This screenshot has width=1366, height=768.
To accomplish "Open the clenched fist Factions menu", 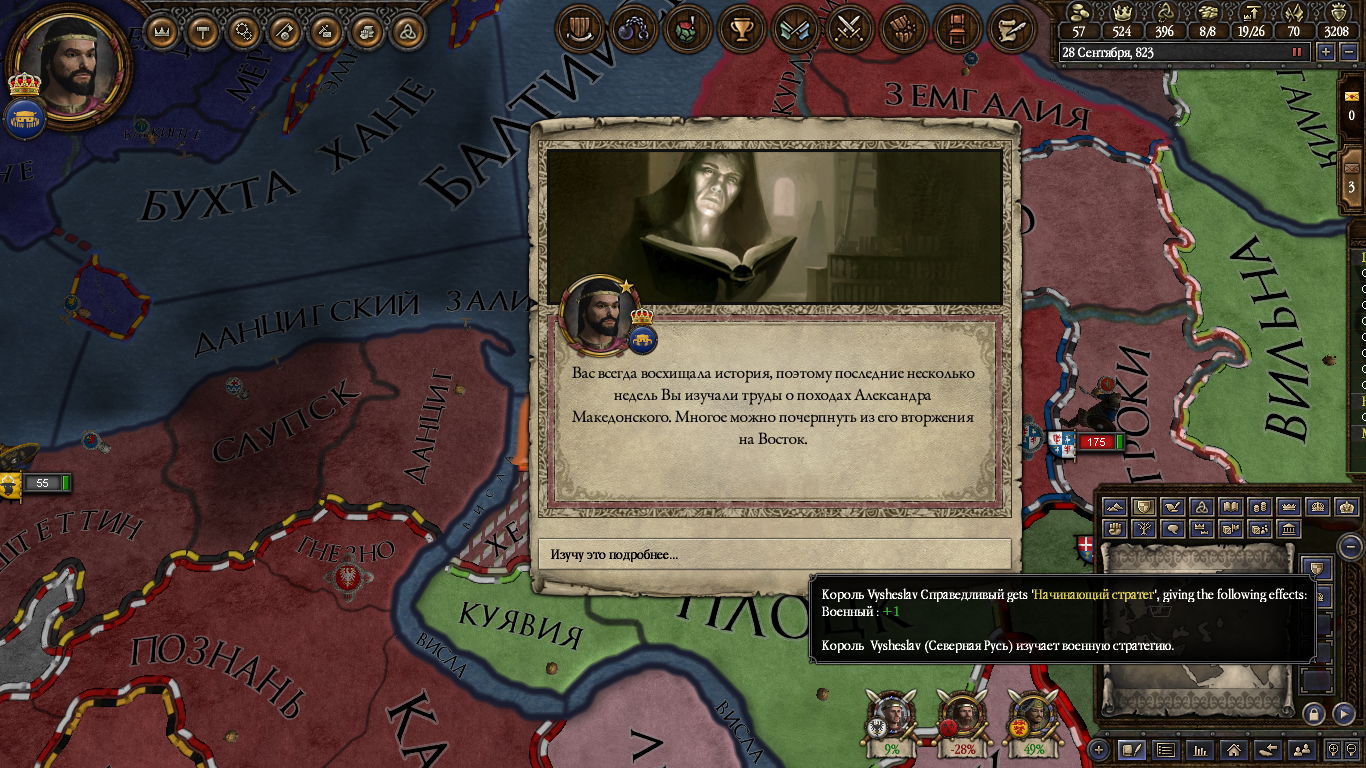I will [904, 29].
